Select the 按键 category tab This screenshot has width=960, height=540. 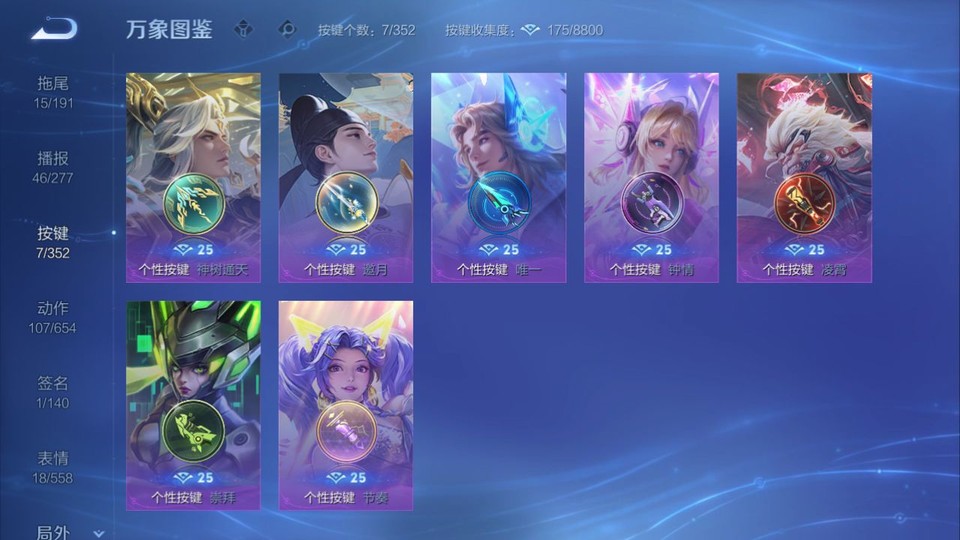point(54,242)
